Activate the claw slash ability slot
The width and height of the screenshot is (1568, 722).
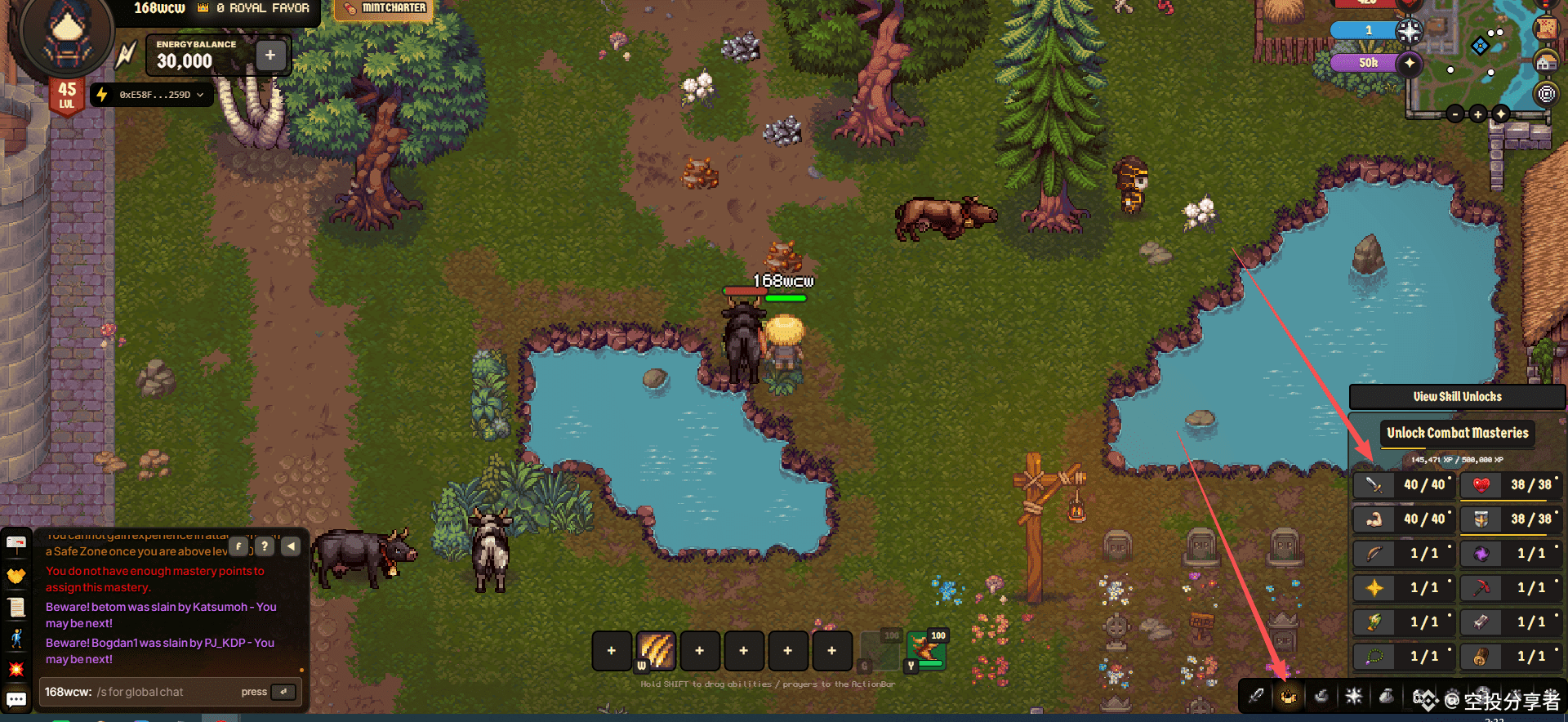click(656, 650)
